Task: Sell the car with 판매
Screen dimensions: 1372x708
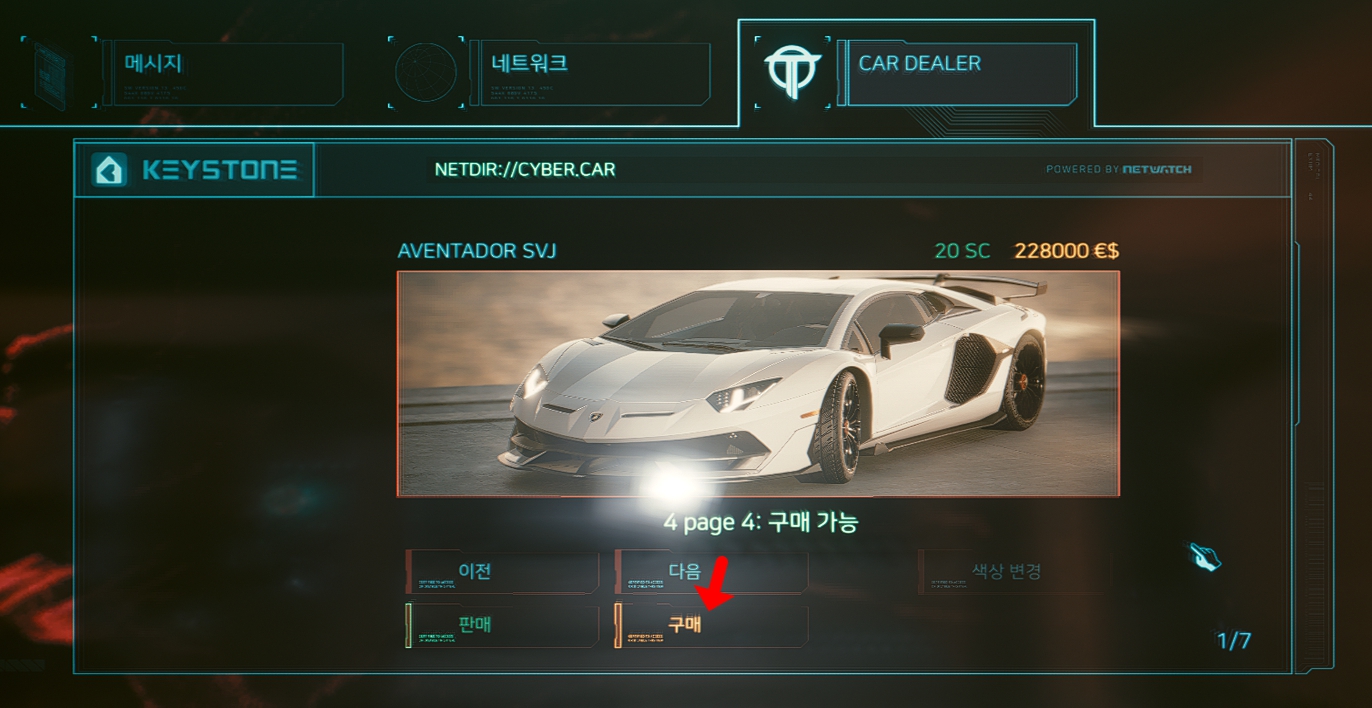Action: [x=502, y=625]
